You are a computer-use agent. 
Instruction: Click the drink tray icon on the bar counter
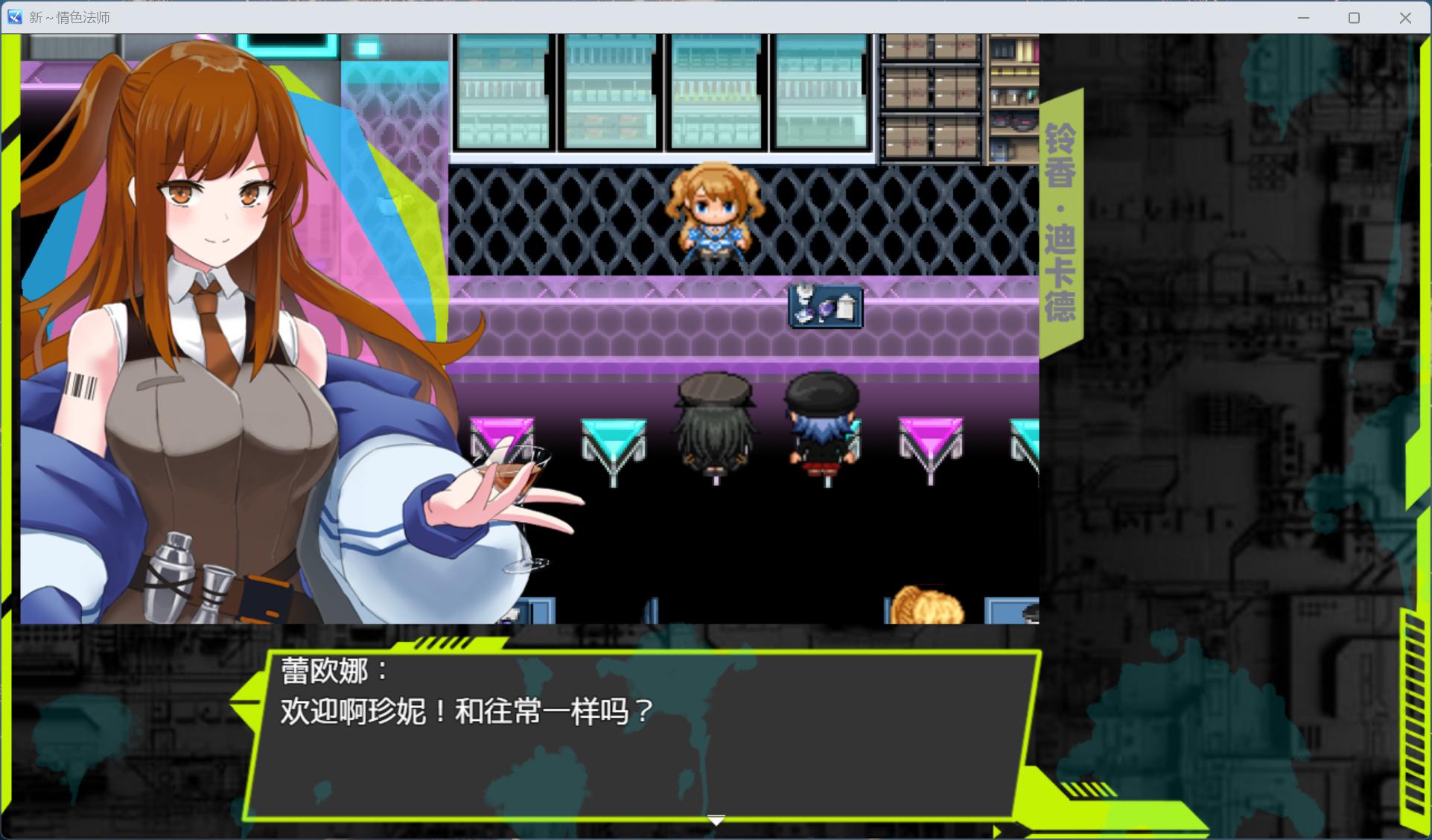[824, 307]
